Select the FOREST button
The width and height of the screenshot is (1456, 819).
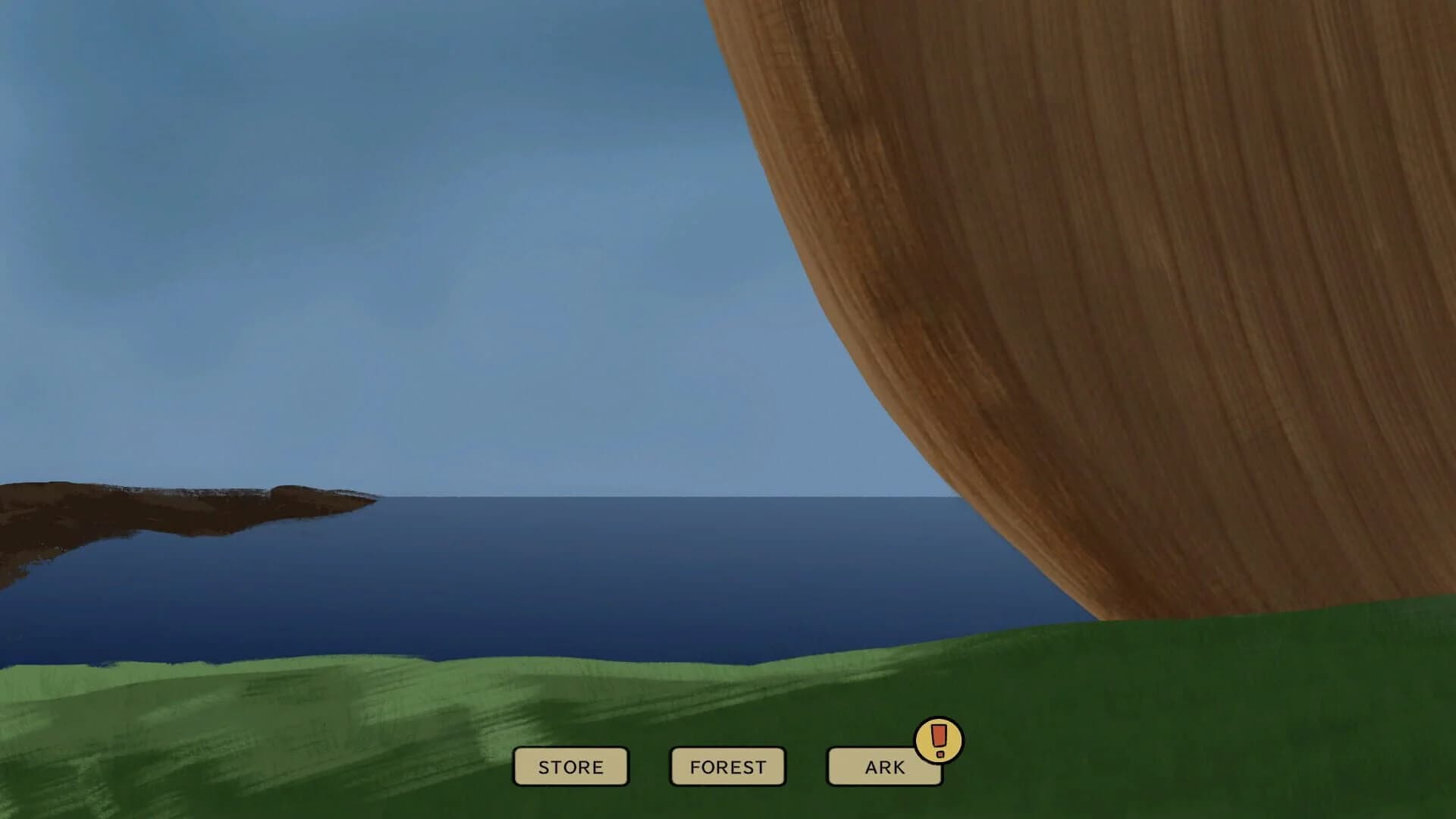727,766
